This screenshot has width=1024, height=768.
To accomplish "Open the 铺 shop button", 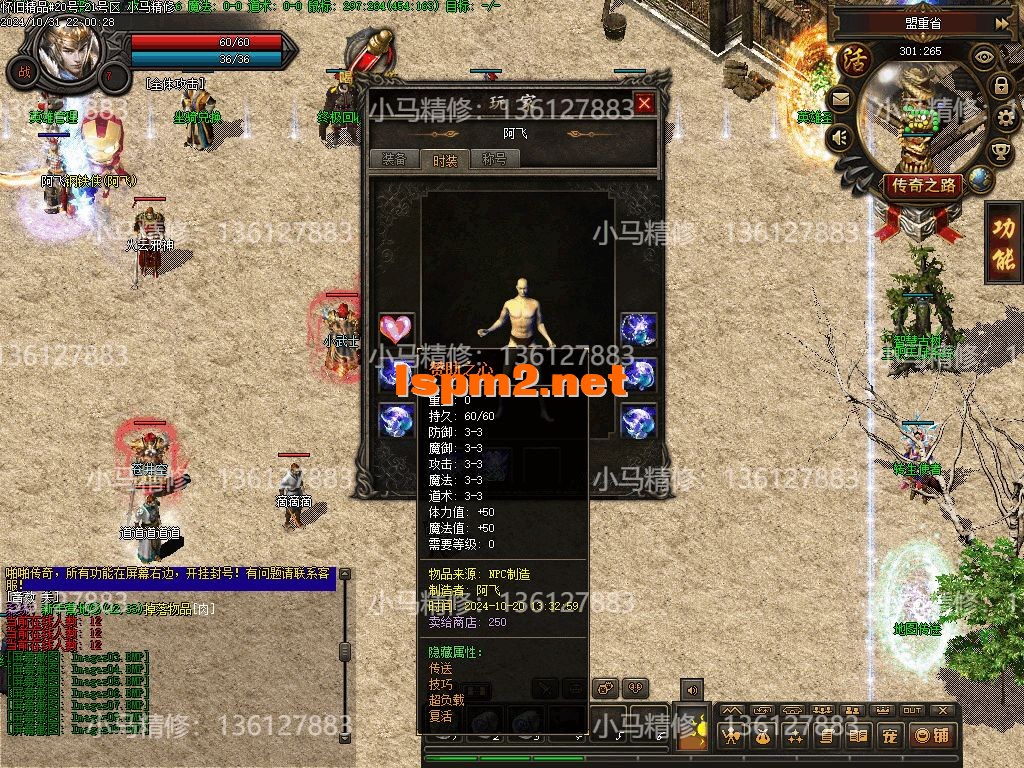I will pyautogui.click(x=932, y=737).
